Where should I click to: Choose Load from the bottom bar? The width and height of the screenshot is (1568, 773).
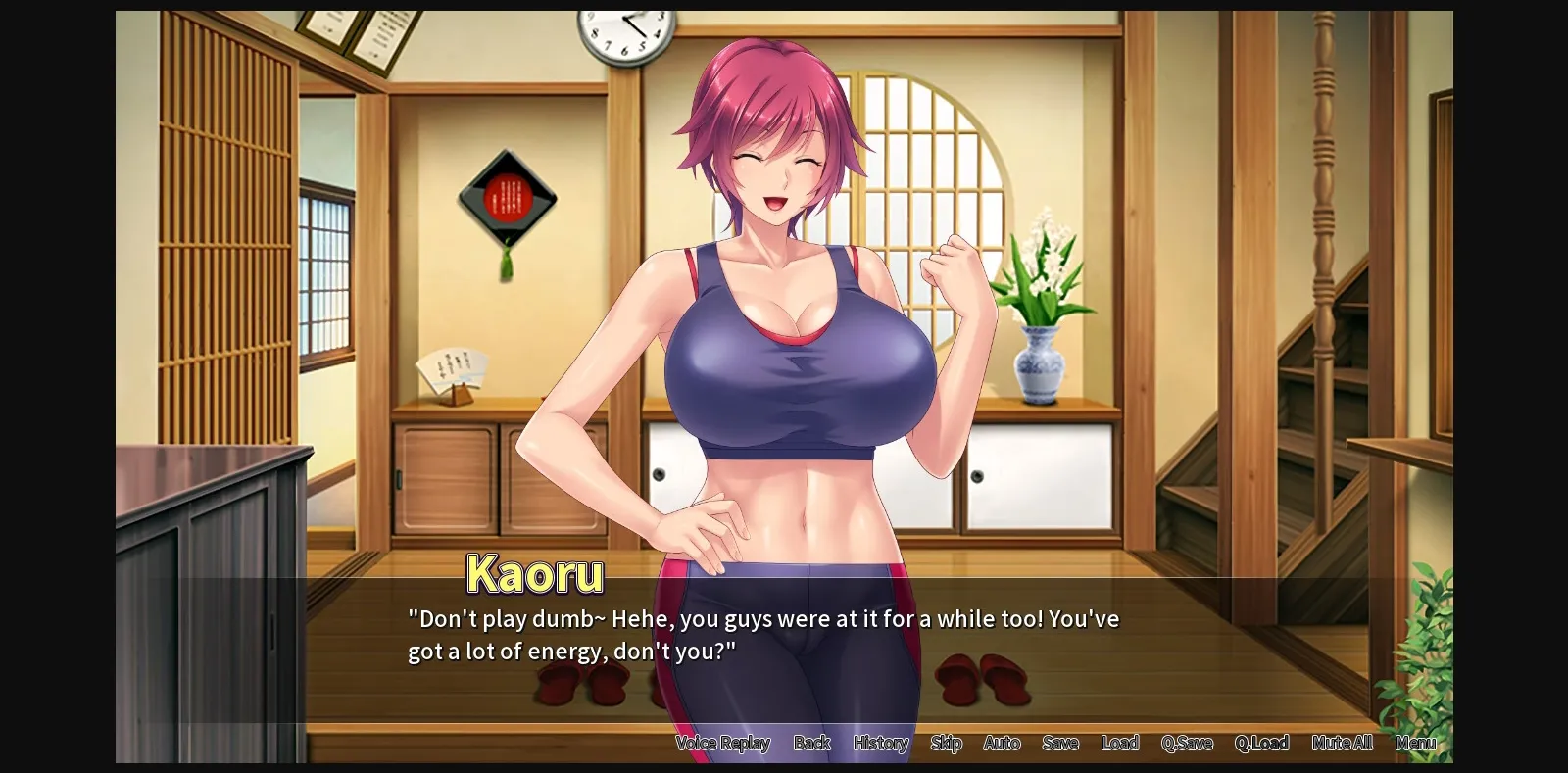[x=1120, y=744]
